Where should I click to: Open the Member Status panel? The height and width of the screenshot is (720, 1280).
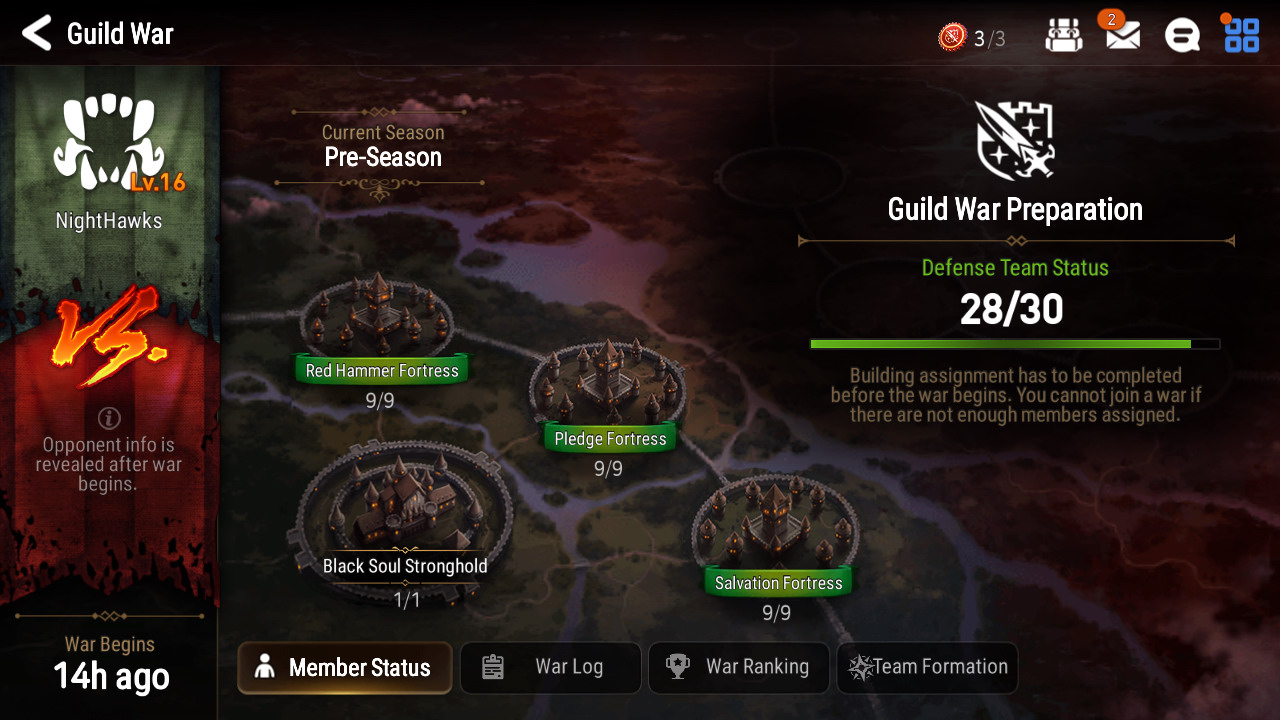[344, 668]
